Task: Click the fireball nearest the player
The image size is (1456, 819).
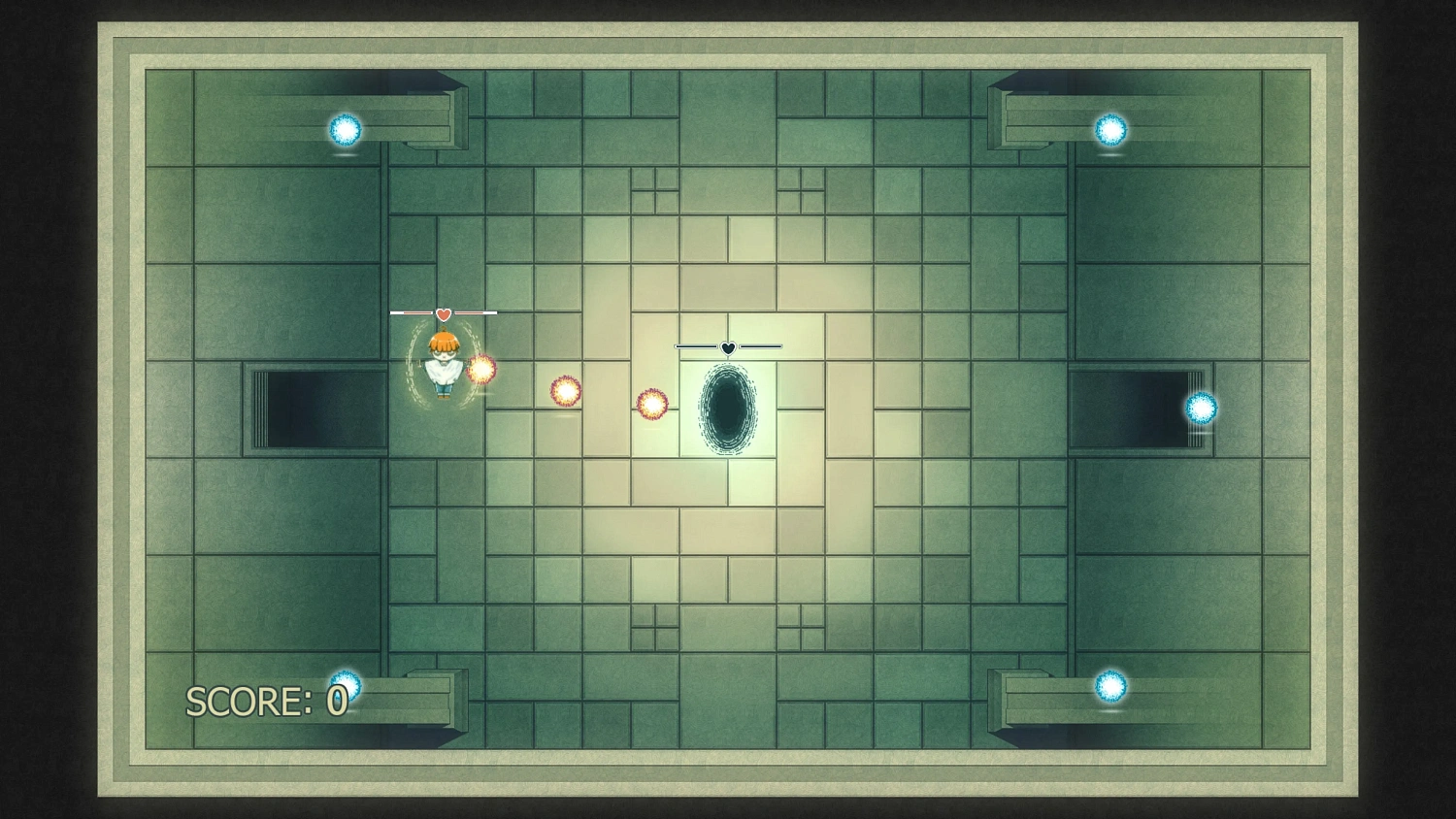Action: (x=480, y=372)
